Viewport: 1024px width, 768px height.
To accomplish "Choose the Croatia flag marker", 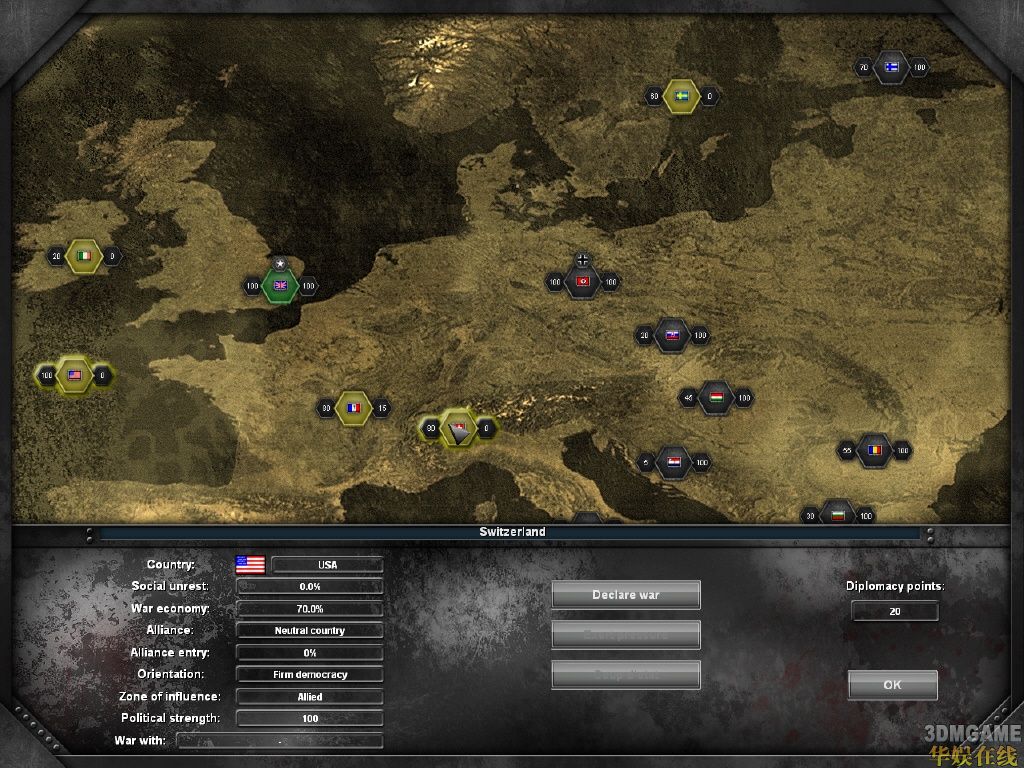I will click(674, 462).
